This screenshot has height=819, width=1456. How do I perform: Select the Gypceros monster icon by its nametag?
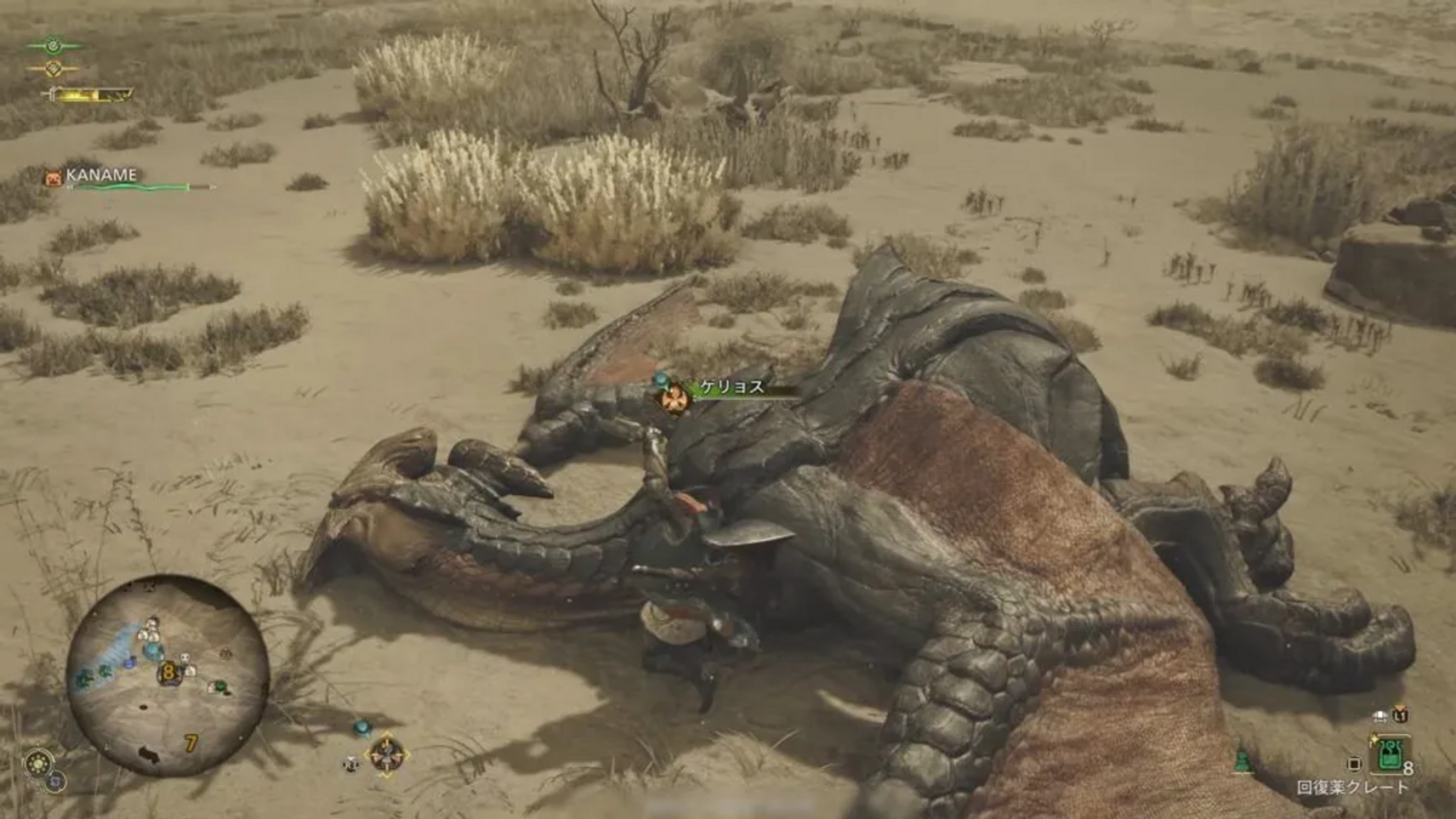point(675,397)
